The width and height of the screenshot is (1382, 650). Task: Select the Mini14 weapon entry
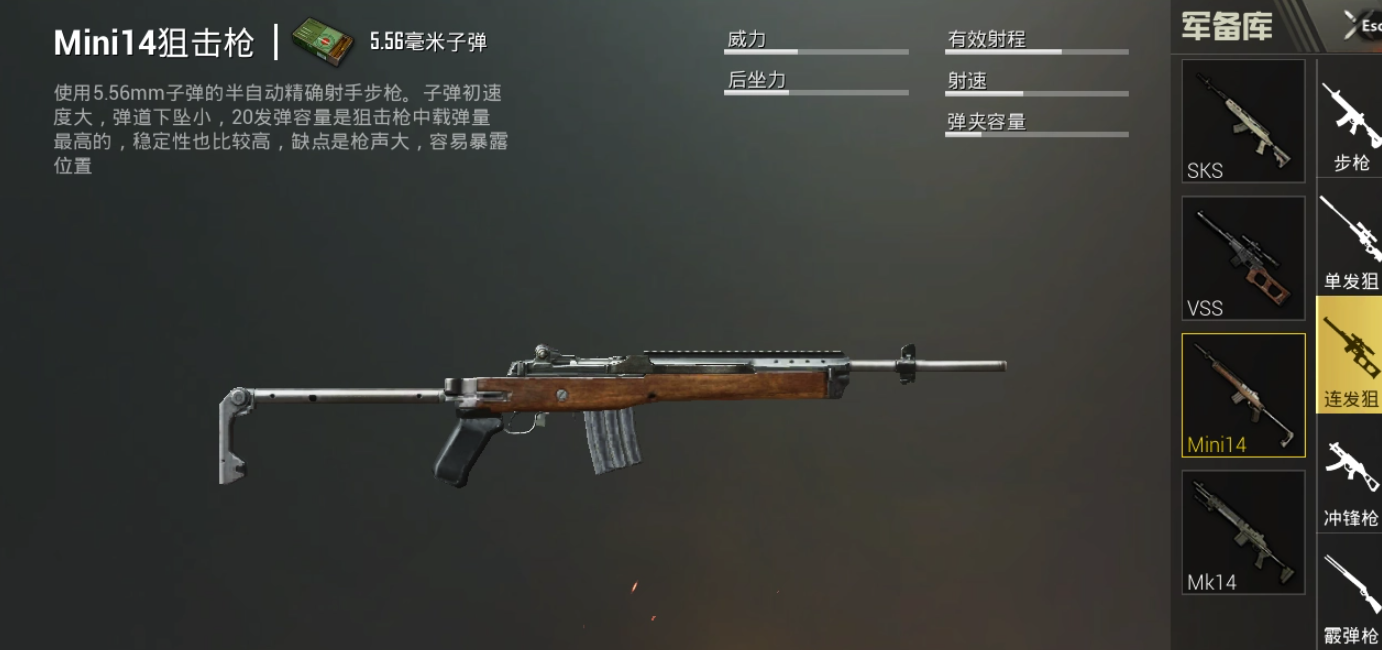(x=1243, y=395)
